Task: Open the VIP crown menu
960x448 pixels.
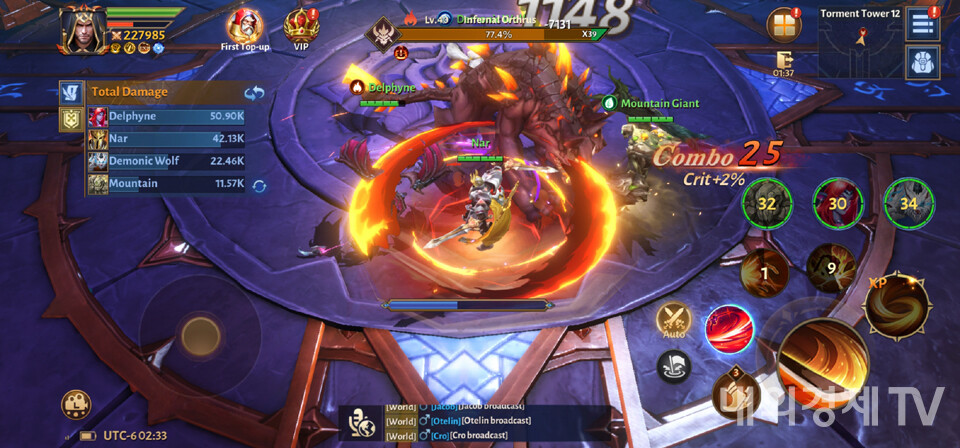Action: 301,28
